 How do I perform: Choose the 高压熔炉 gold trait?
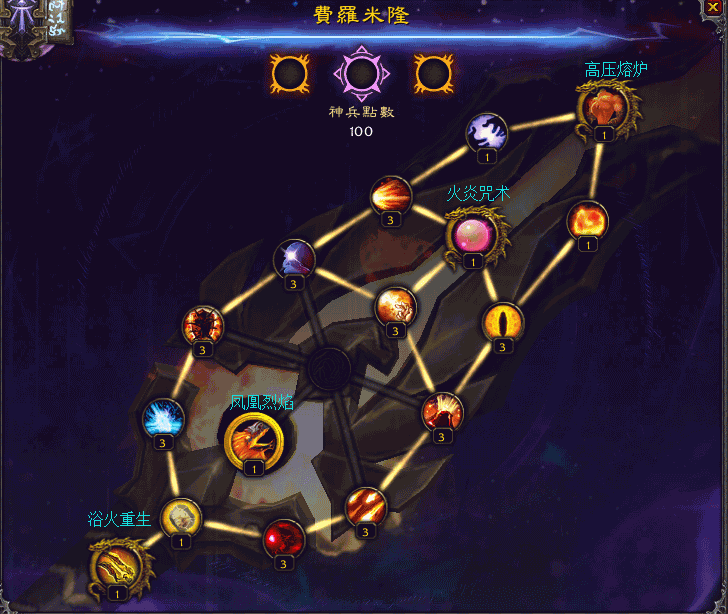tap(603, 107)
